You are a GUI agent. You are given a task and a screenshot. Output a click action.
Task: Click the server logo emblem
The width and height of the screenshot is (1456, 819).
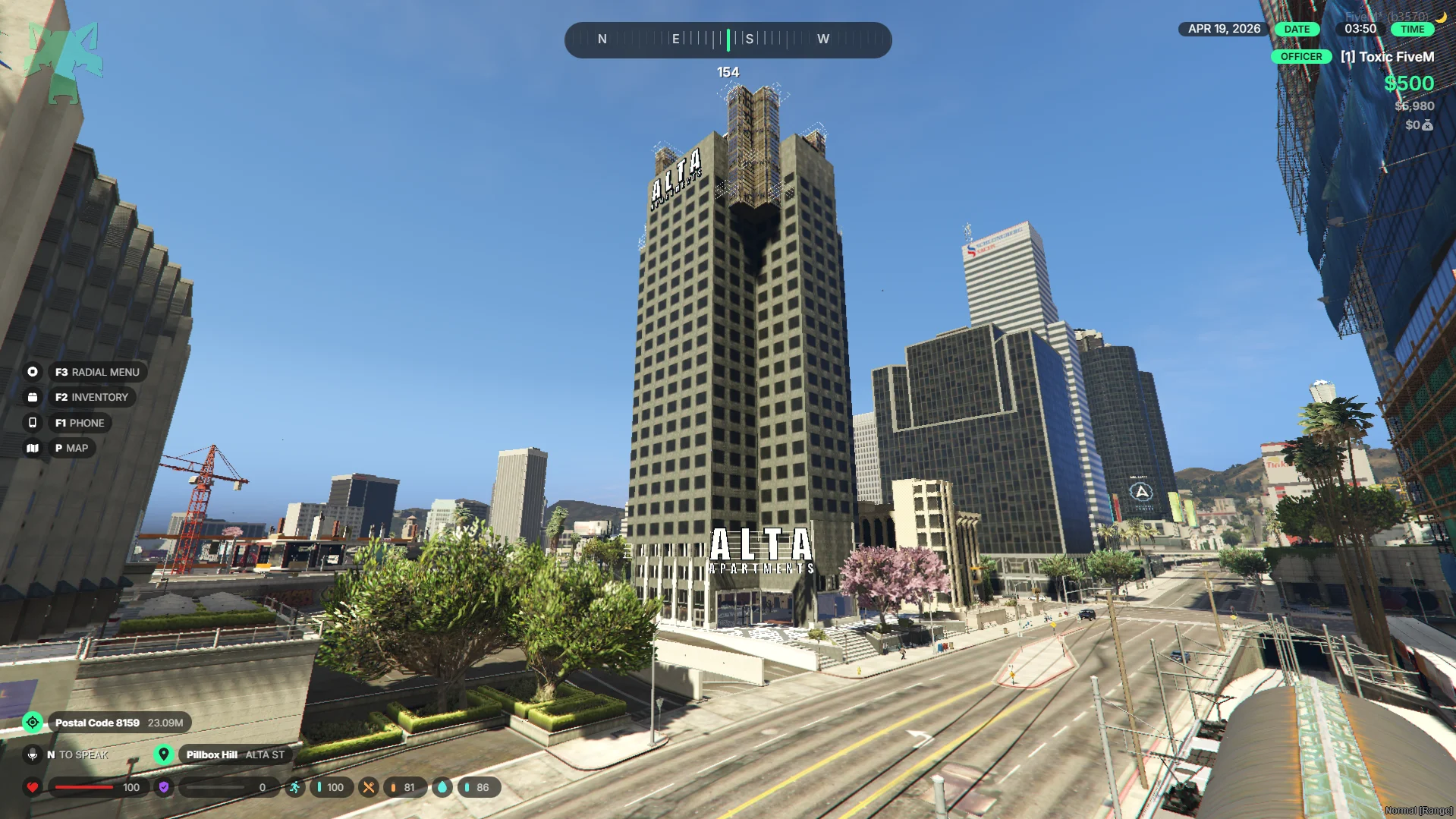[64, 61]
